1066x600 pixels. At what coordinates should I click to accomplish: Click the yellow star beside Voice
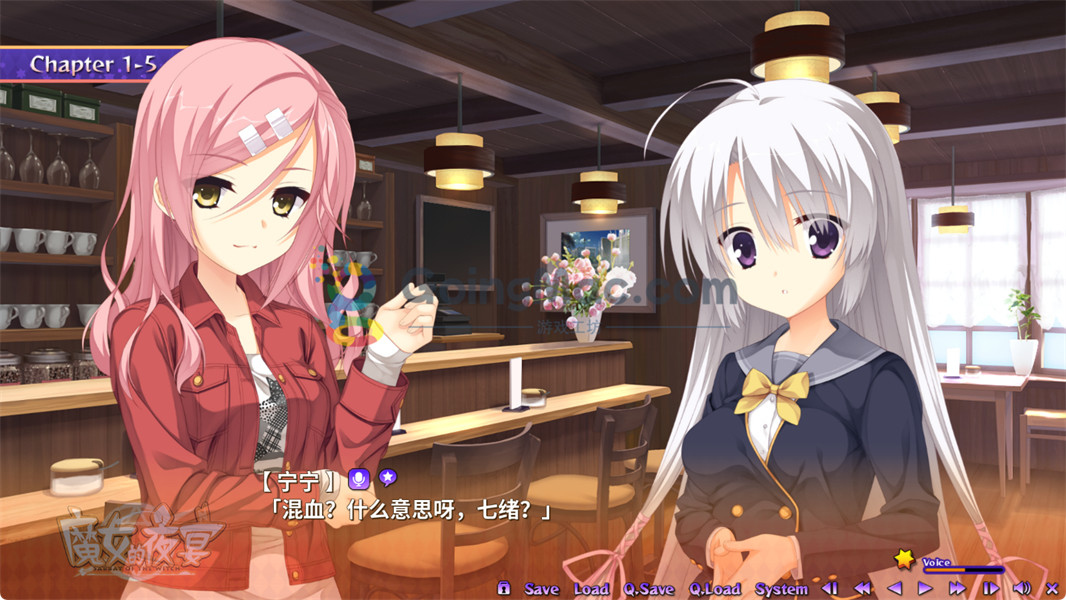[904, 558]
